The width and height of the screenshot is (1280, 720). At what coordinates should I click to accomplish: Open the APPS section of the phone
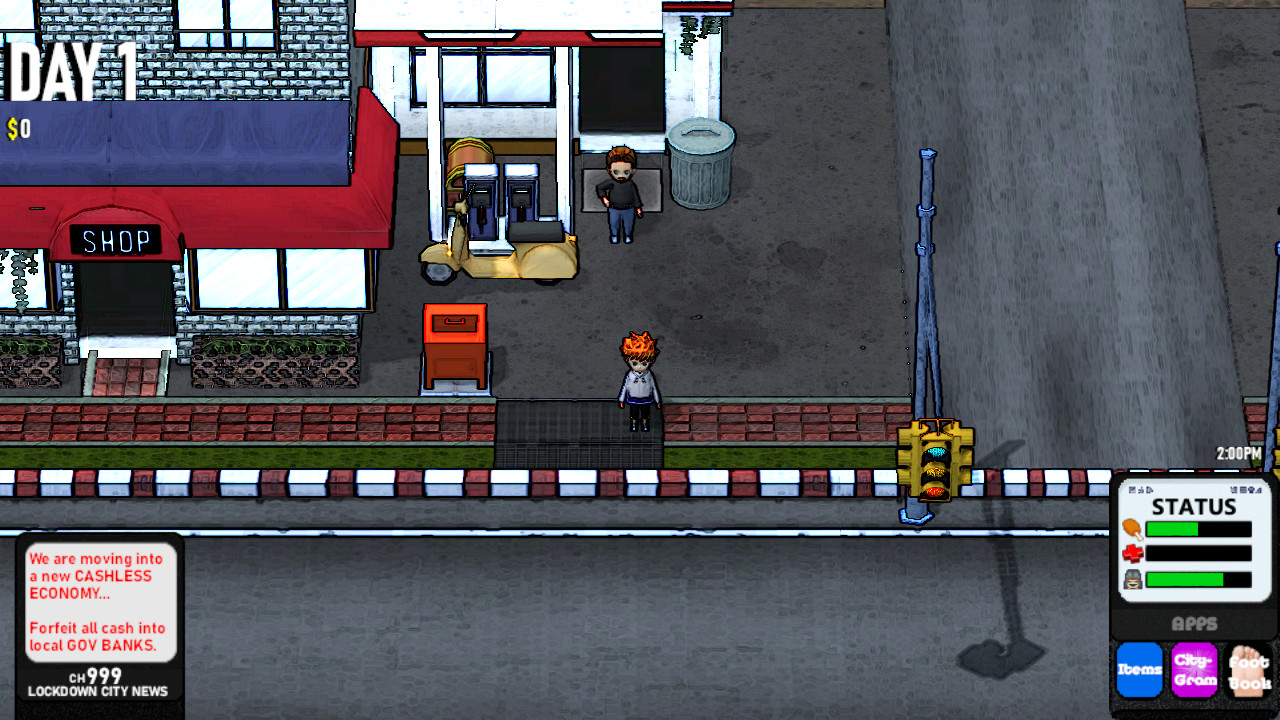point(1196,624)
